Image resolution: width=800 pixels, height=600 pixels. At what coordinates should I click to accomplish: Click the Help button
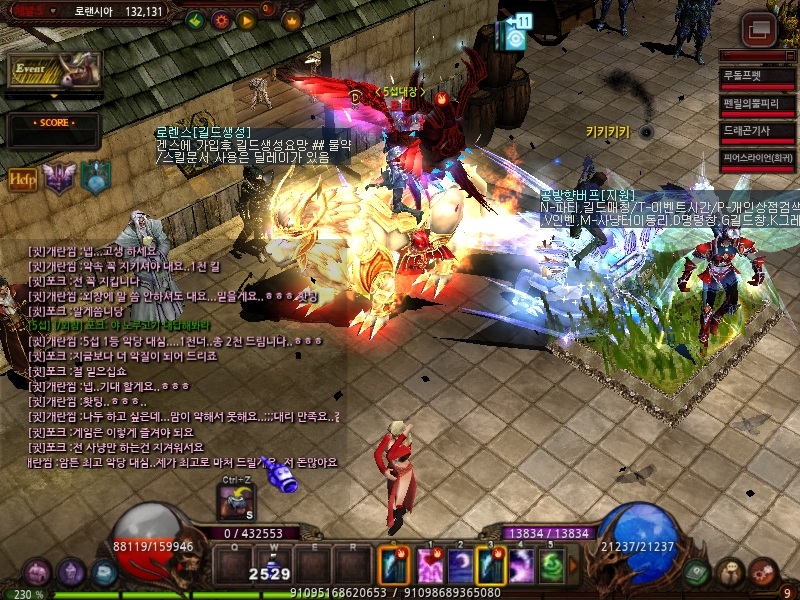click(23, 179)
